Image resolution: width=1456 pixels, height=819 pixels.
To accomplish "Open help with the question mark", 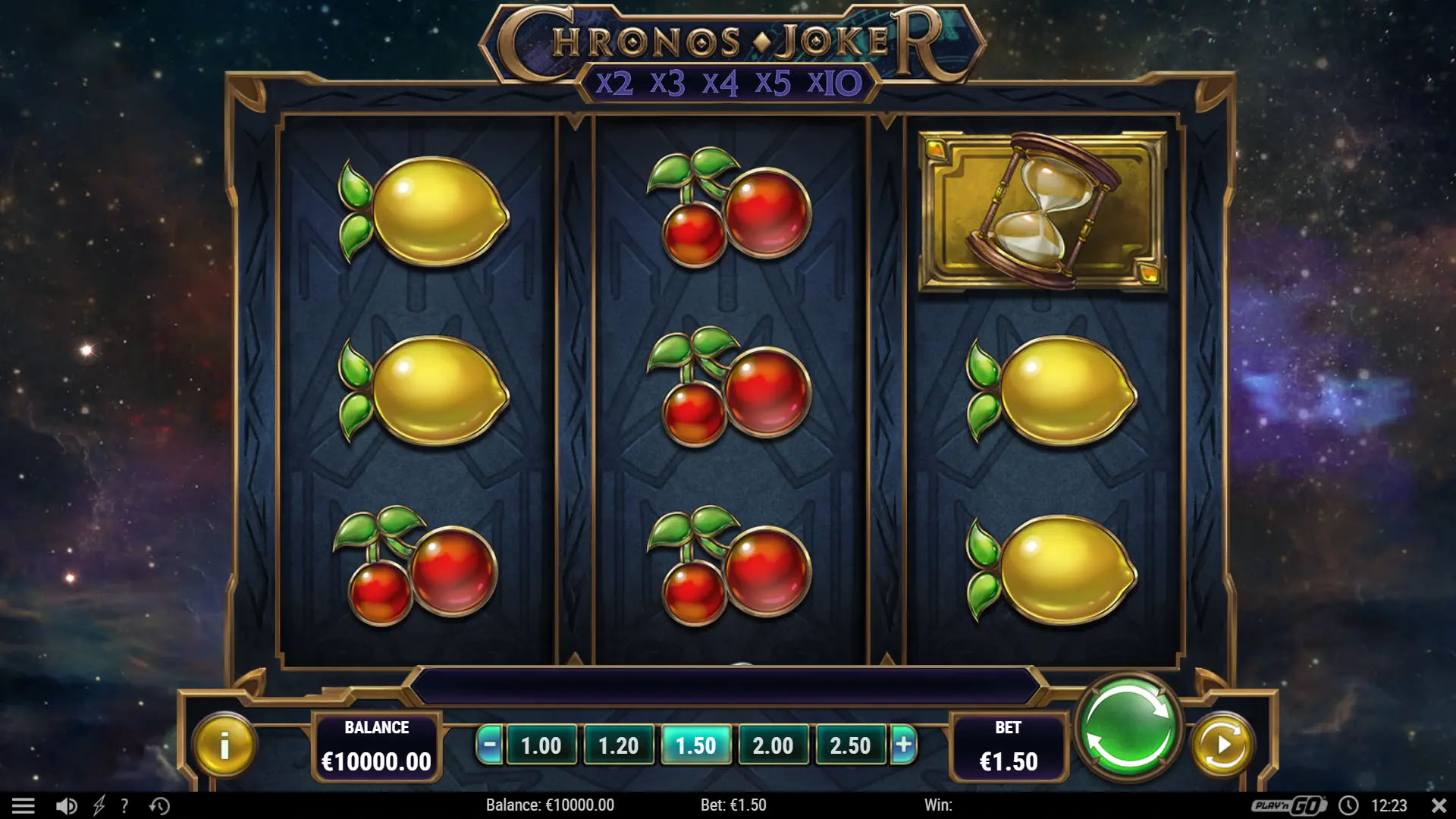I will pos(124,805).
